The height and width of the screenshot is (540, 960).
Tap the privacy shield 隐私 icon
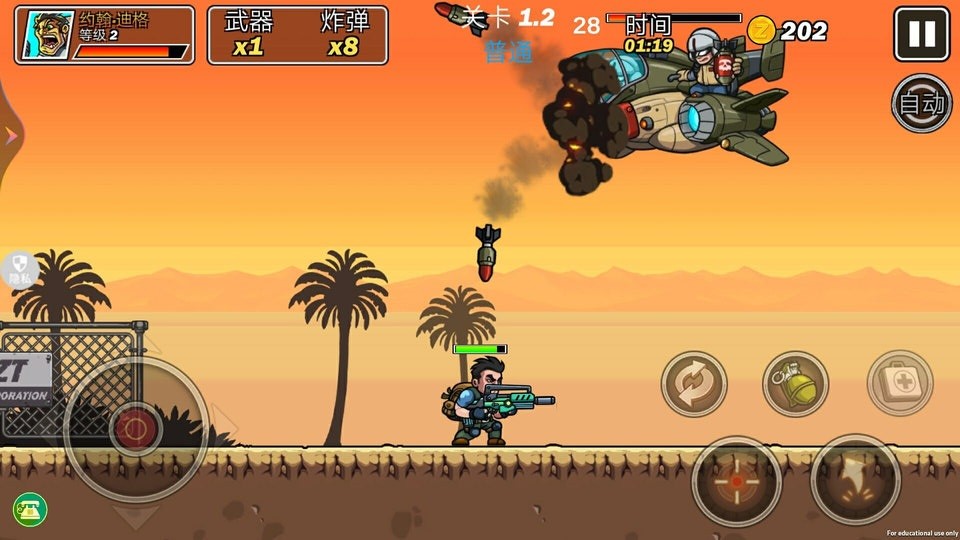tap(18, 269)
